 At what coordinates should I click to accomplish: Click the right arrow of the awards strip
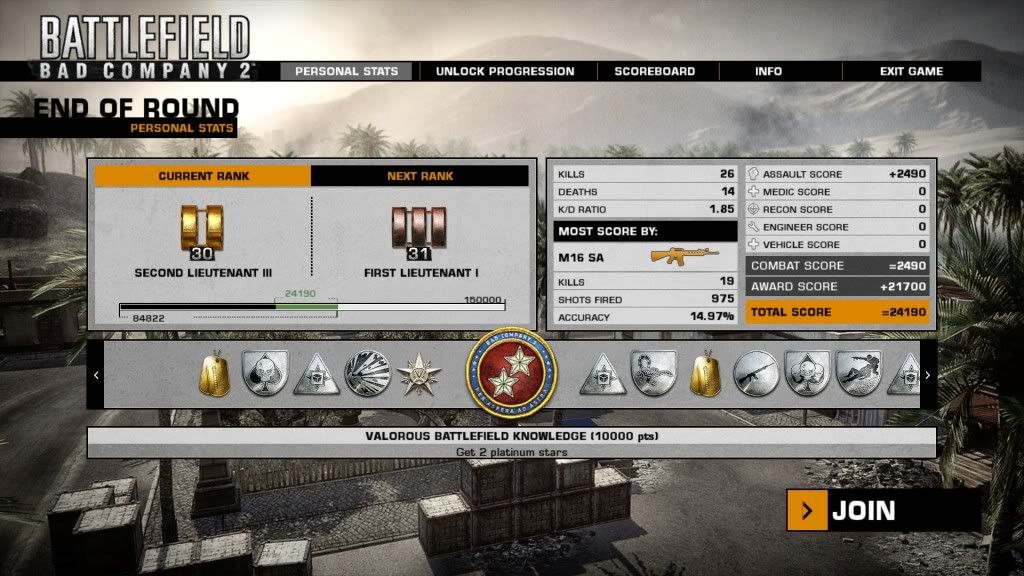click(928, 375)
